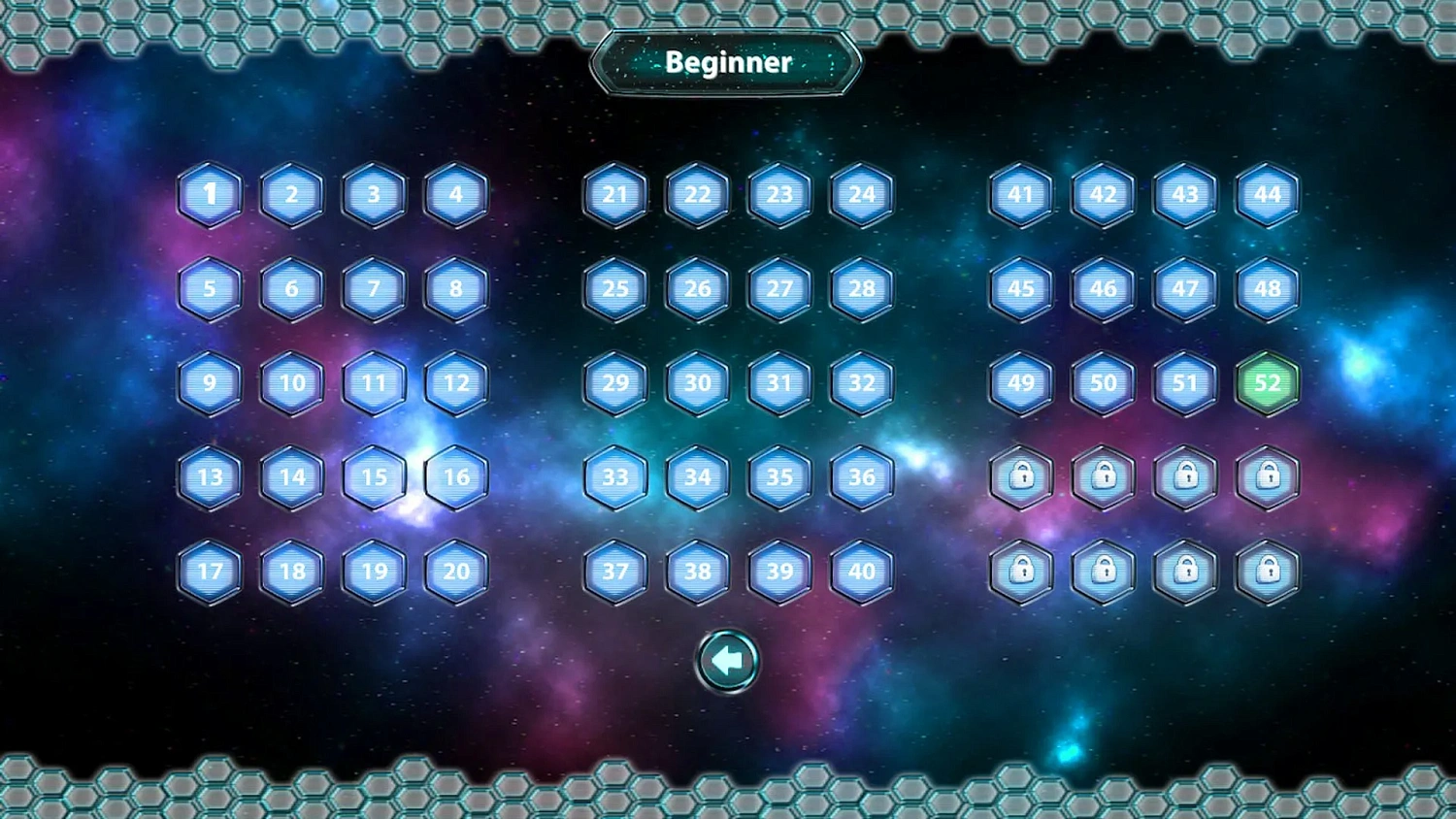
Task: Select level 1 hexagon
Action: coord(209,193)
